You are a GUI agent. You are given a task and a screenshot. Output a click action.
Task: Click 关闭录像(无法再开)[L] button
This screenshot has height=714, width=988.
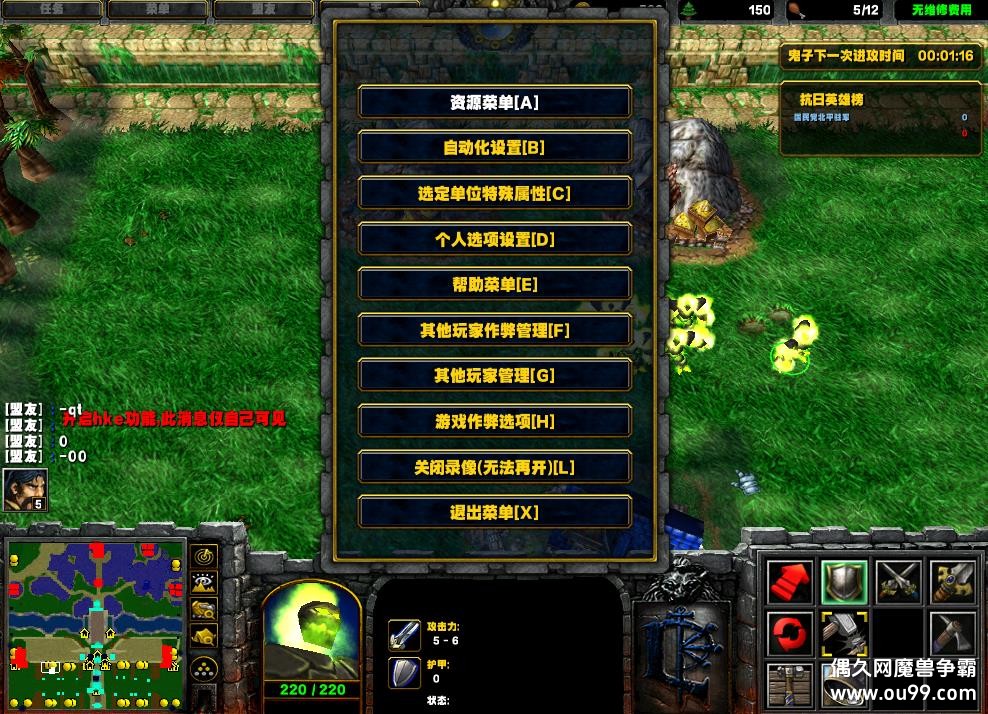point(494,467)
